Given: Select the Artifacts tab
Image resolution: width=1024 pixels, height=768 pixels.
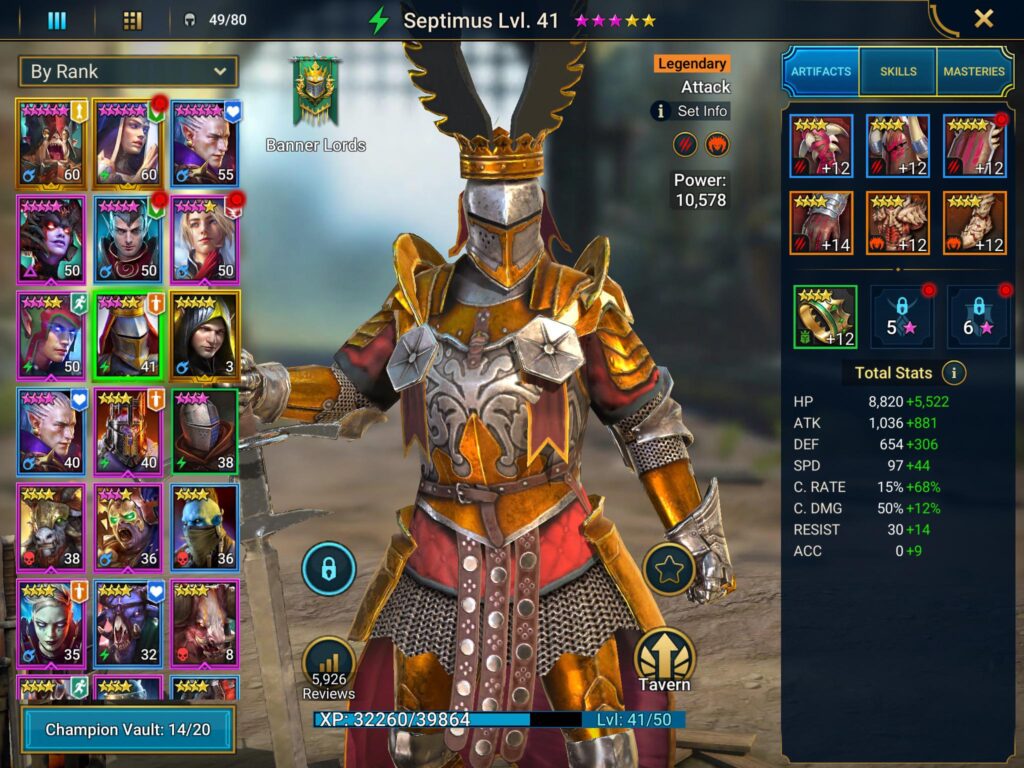Looking at the screenshot, I should tap(821, 71).
